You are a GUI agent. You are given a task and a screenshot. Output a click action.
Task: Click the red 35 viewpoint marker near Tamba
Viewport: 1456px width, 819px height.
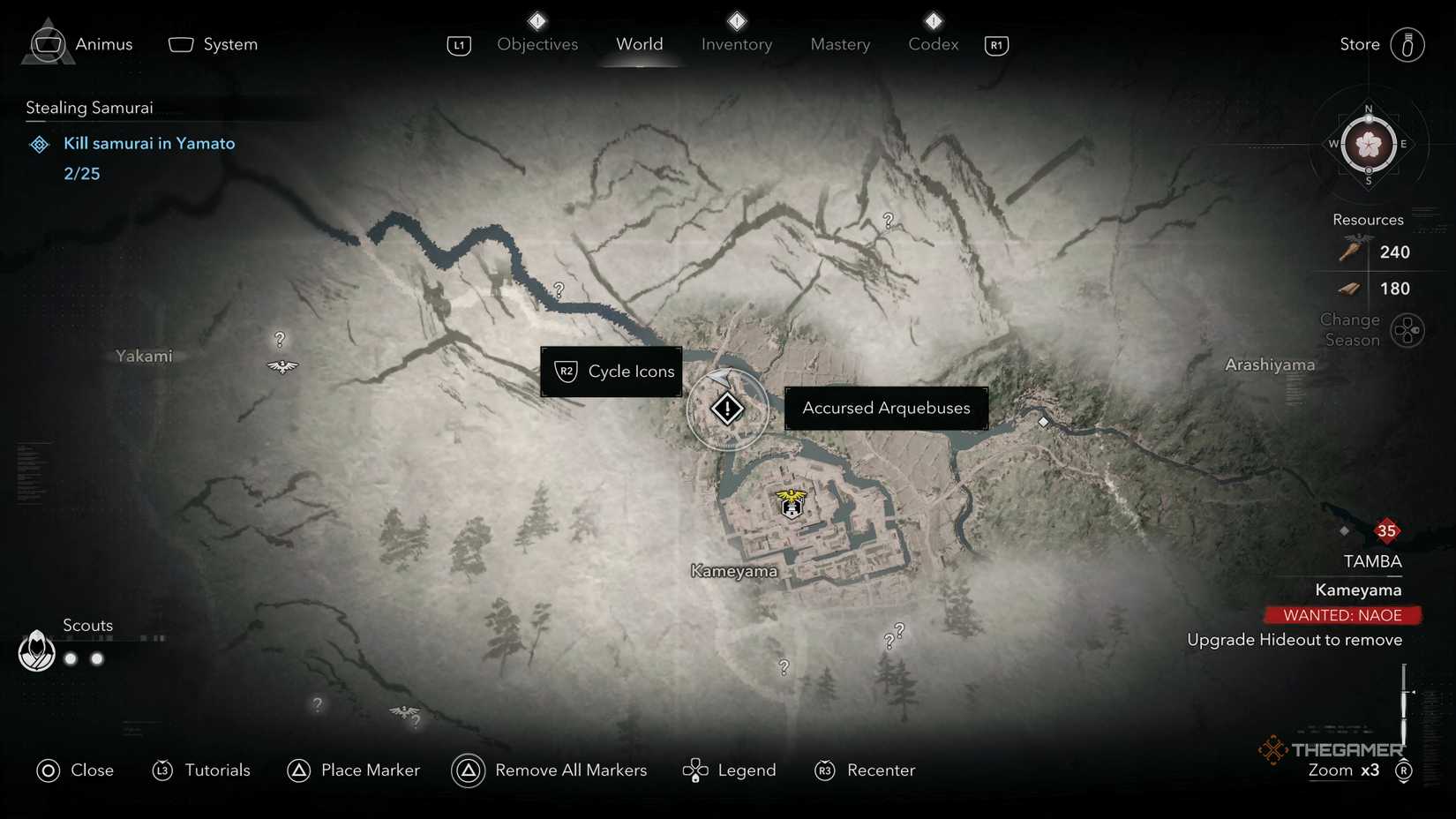pyautogui.click(x=1386, y=531)
